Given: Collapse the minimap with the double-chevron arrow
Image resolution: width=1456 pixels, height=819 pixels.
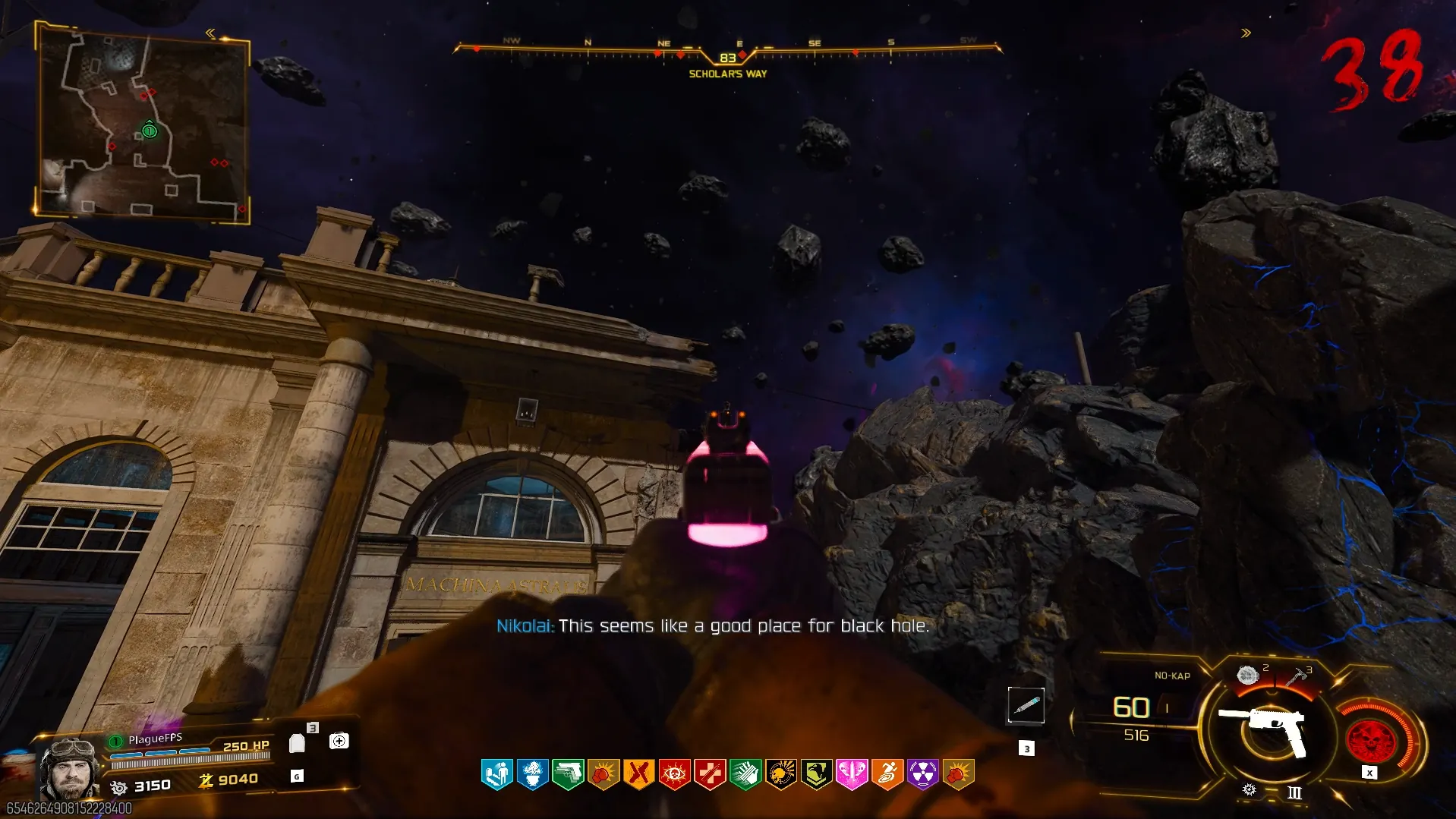Looking at the screenshot, I should (210, 33).
